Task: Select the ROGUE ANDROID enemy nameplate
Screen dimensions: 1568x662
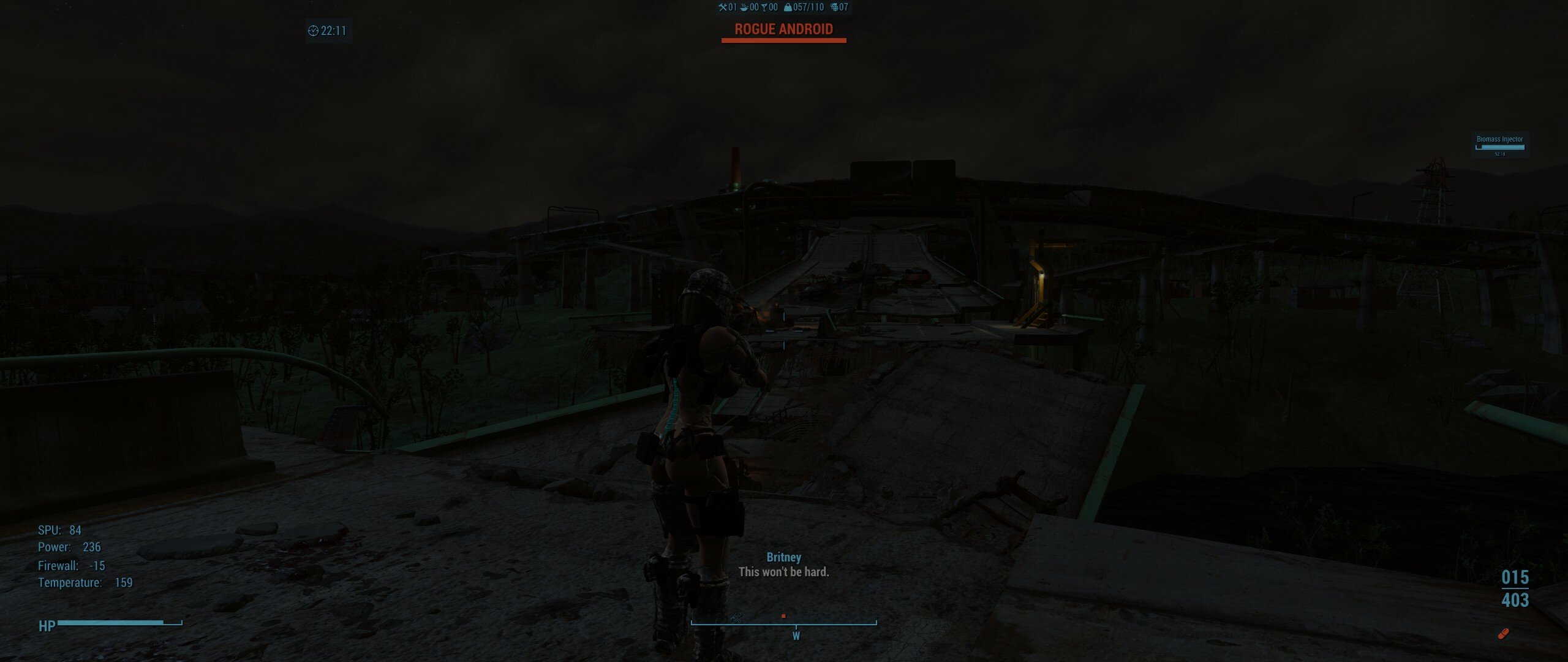Action: click(784, 28)
